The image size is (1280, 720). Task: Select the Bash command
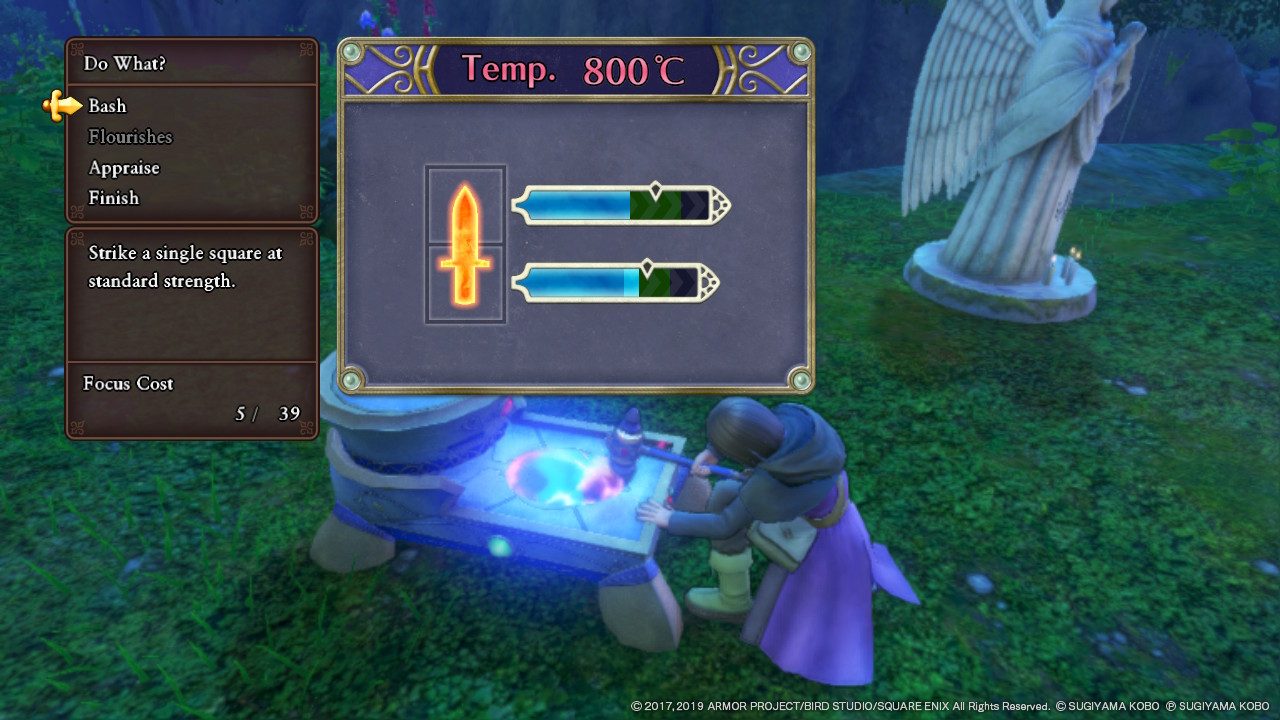click(107, 106)
